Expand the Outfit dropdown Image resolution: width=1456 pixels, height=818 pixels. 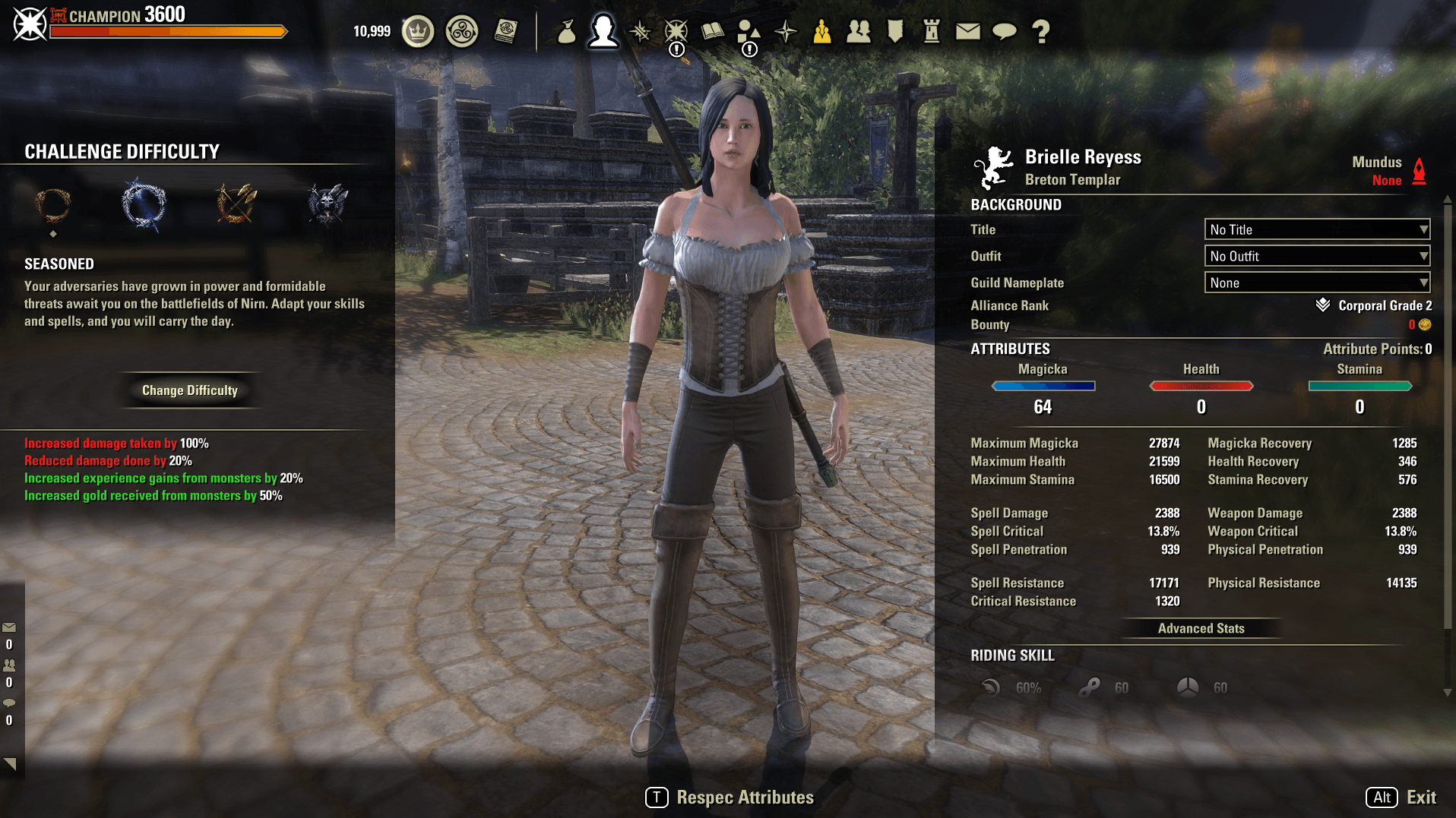click(1317, 256)
